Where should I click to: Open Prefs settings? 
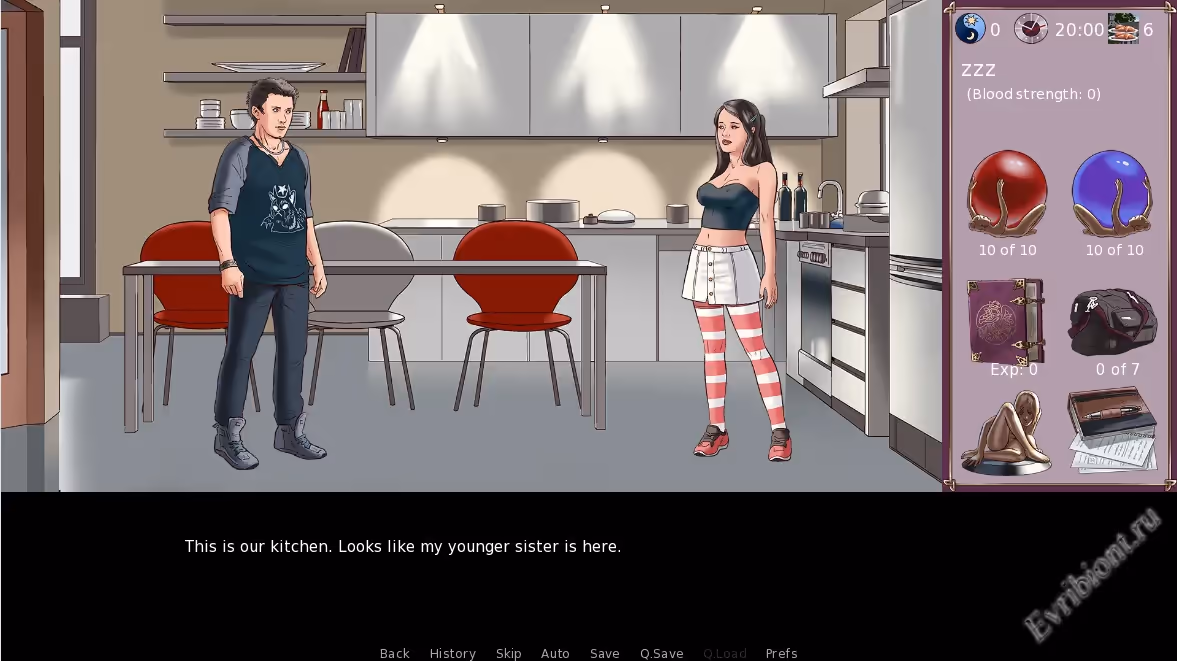coord(781,653)
